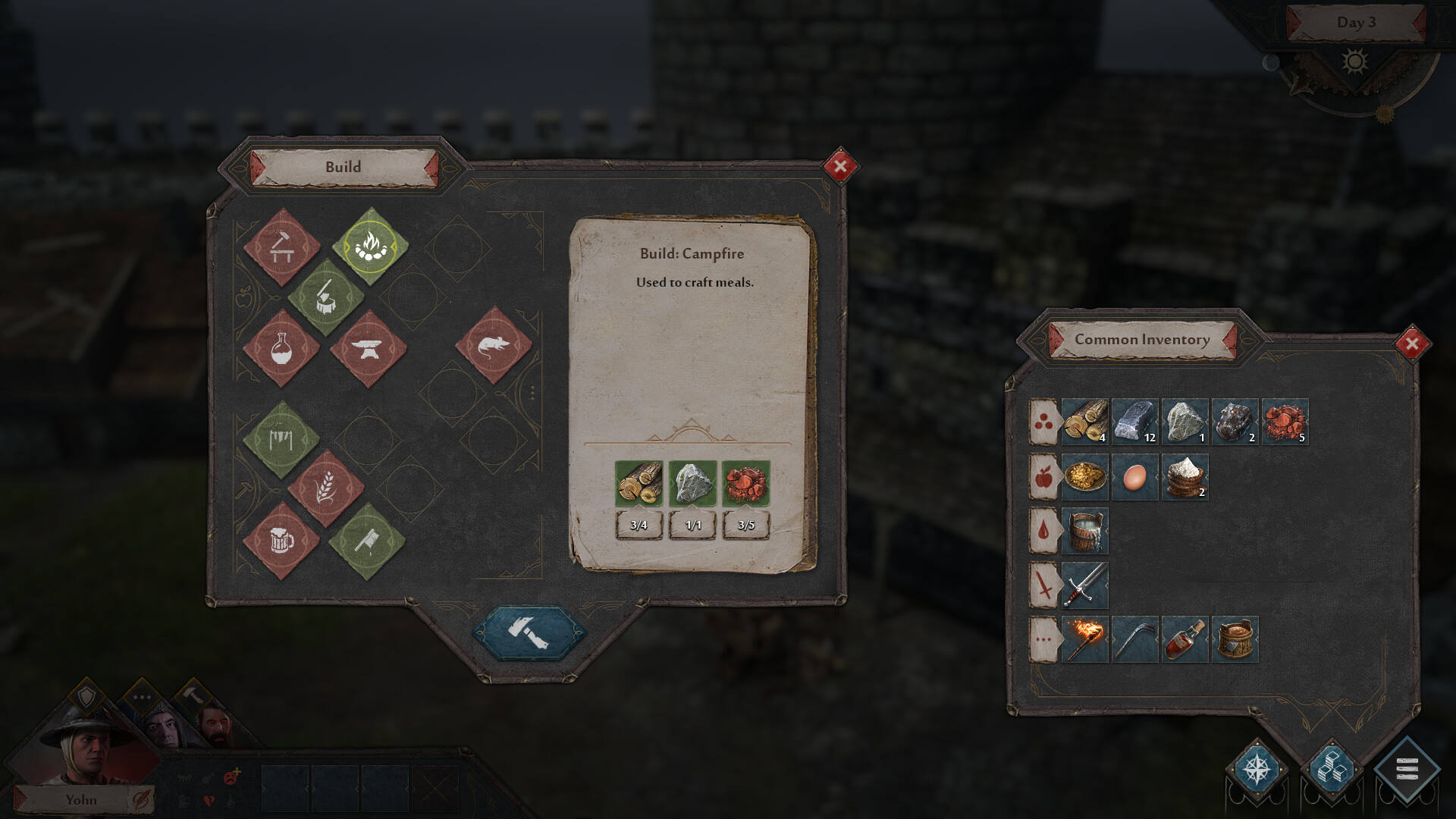Choose the beer mug build option
The image size is (1456, 819).
pos(281,541)
